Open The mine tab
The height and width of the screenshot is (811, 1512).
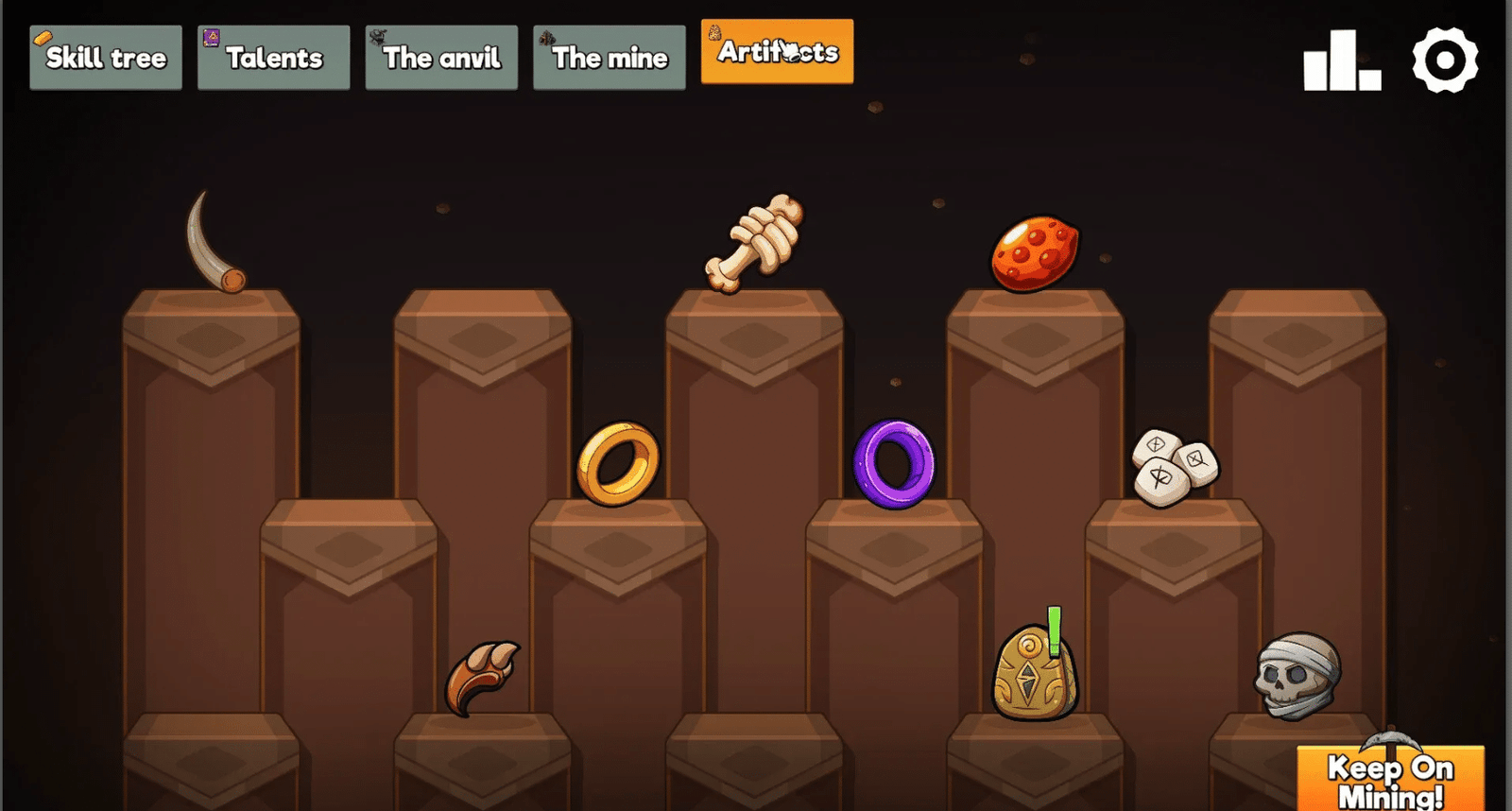pyautogui.click(x=609, y=57)
